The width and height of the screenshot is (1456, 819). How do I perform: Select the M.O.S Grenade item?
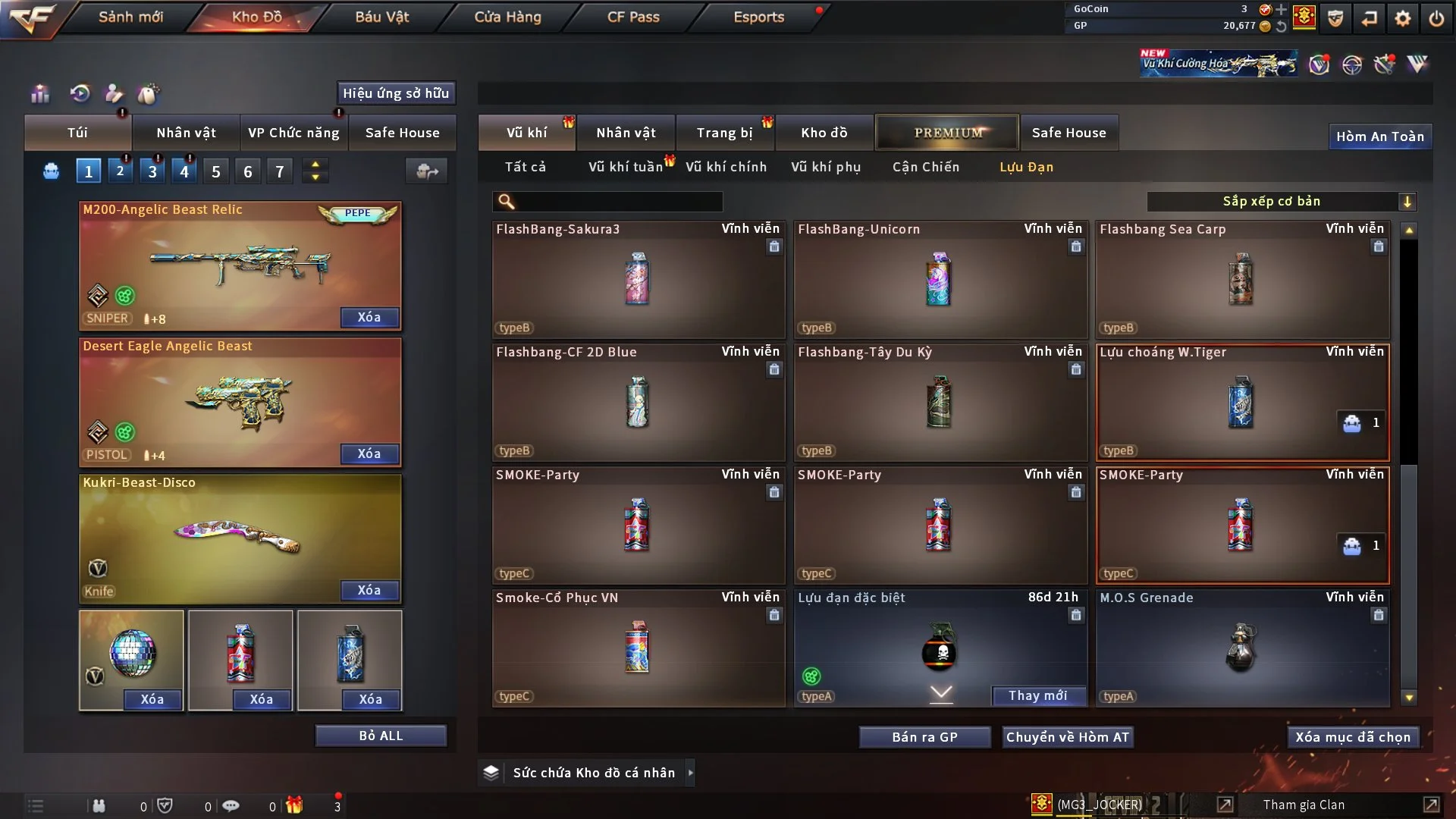pyautogui.click(x=1241, y=648)
